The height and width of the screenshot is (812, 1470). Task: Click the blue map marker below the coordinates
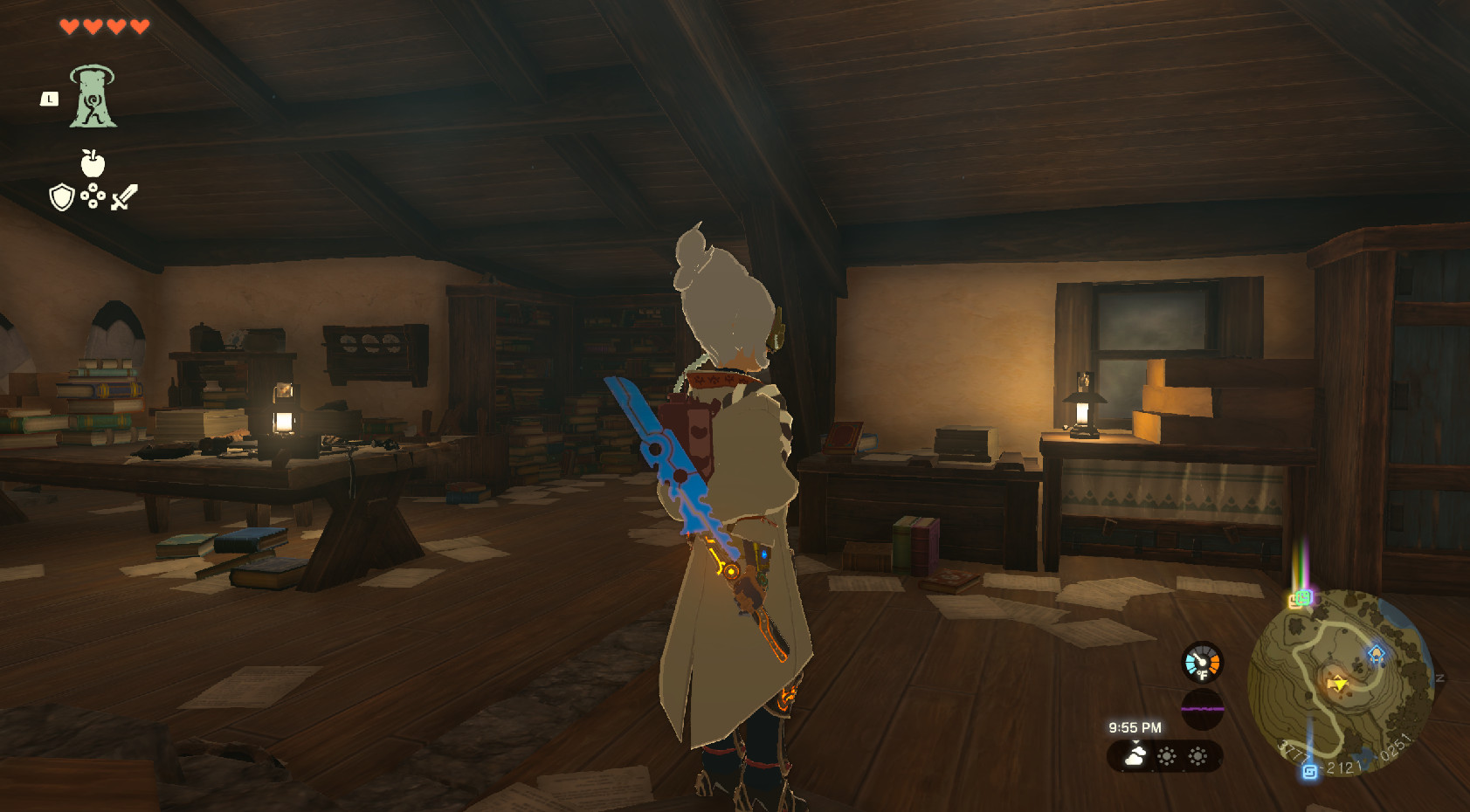(1311, 771)
